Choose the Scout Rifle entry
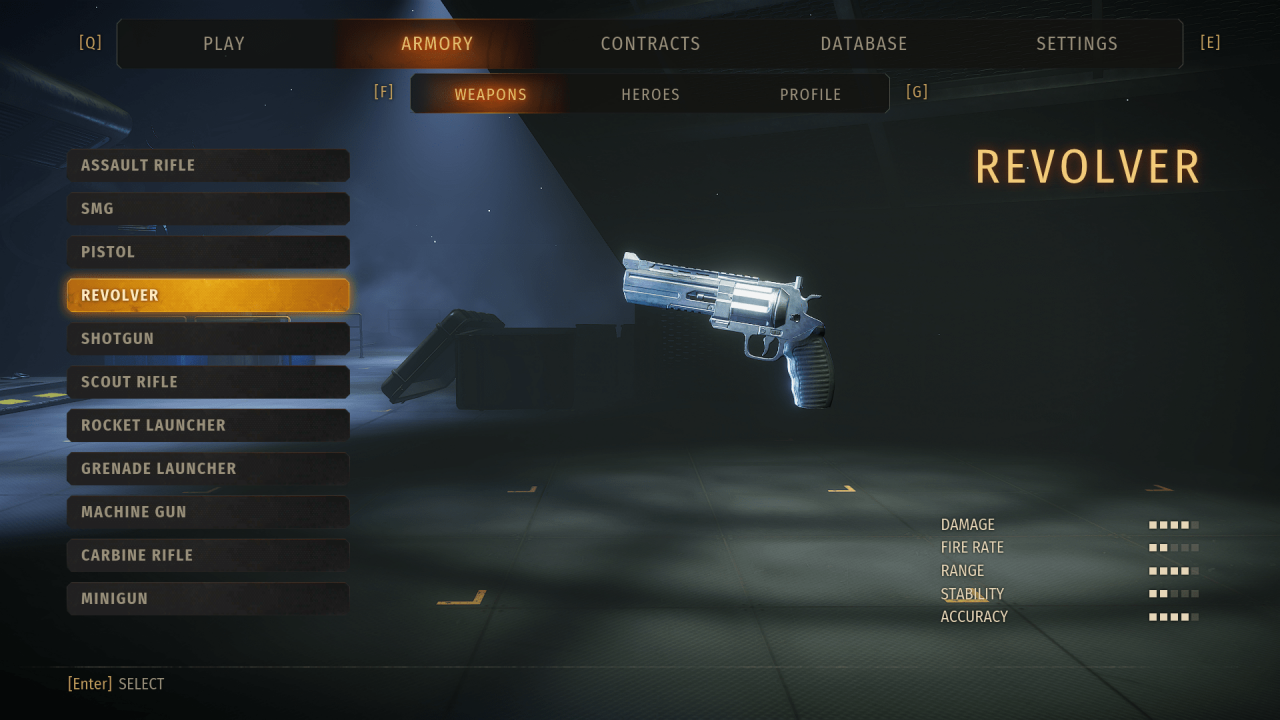Viewport: 1280px width, 720px height. coord(208,382)
